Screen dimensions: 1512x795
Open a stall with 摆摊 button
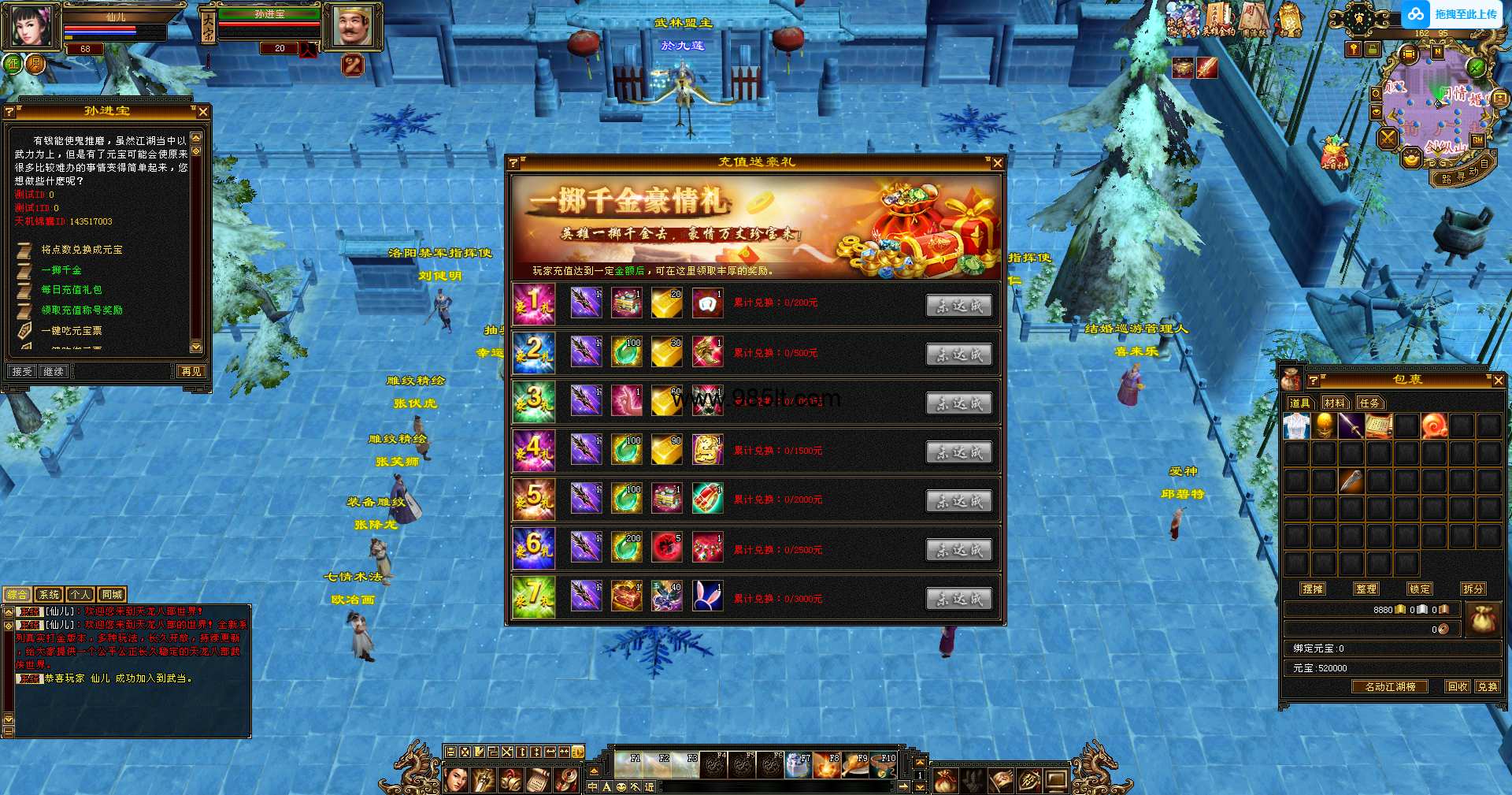[x=1313, y=589]
